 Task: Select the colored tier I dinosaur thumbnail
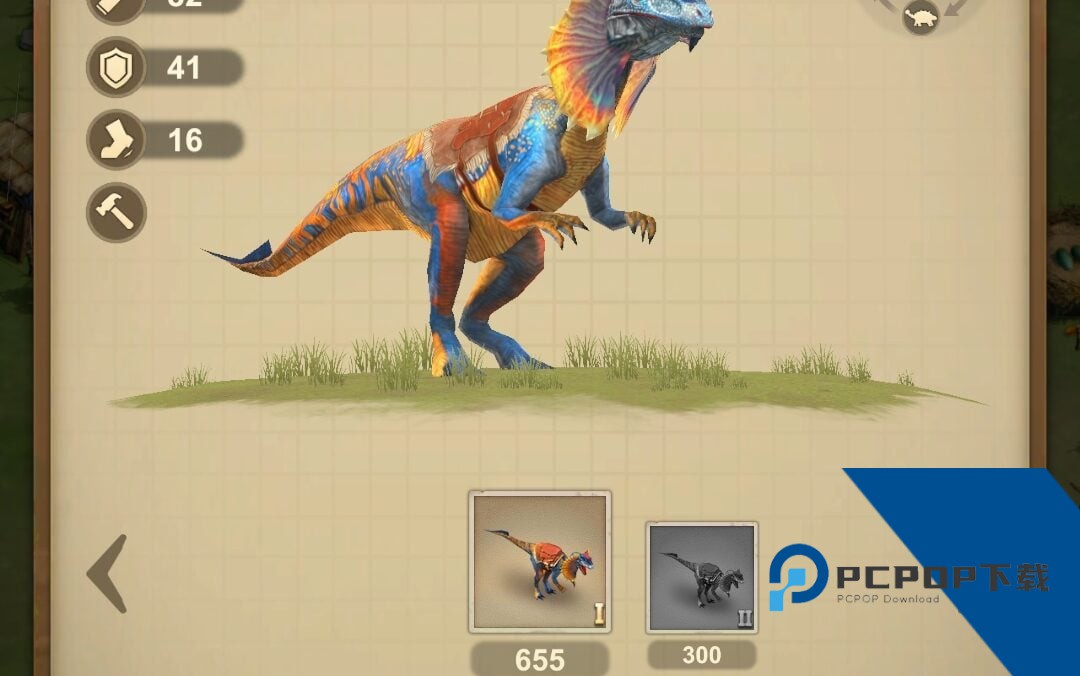coord(540,562)
